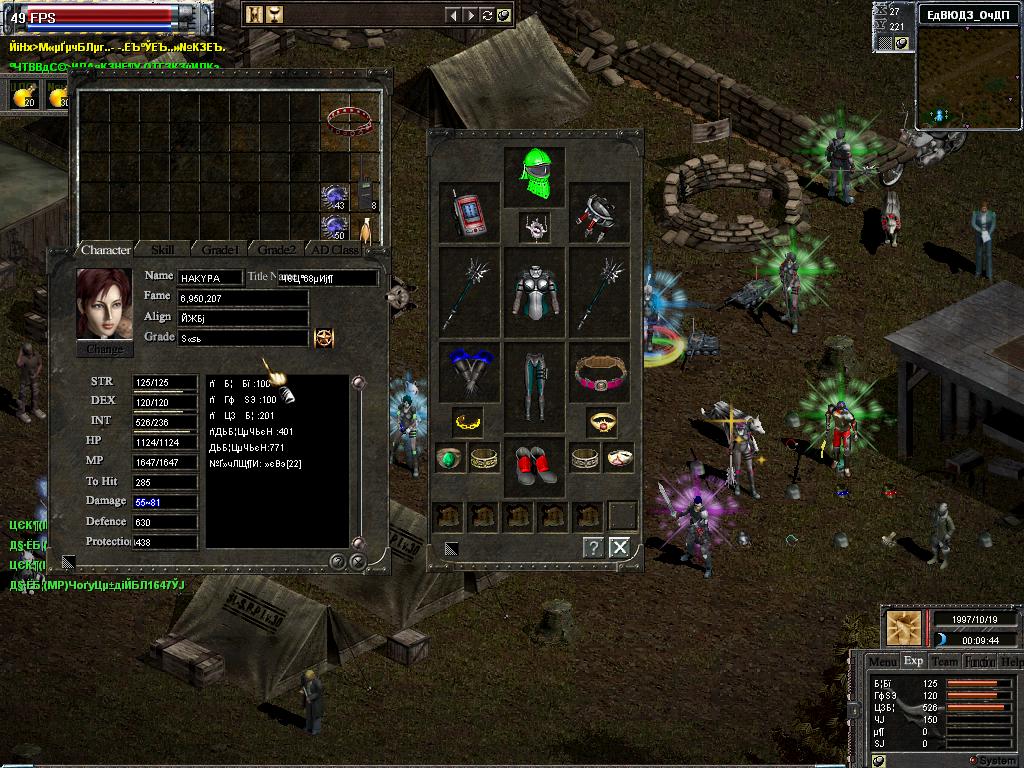1024x768 pixels.
Task: Close the equipment window
Action: click(620, 547)
